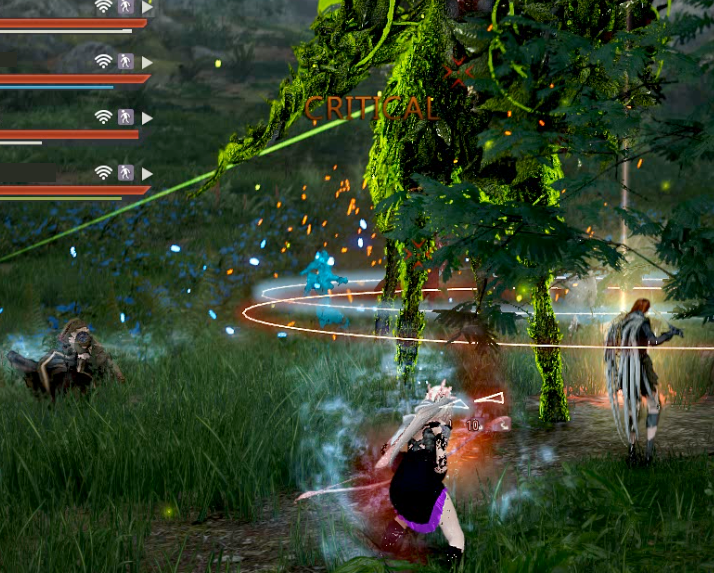Click the signal icon above the green resource bar

(103, 173)
